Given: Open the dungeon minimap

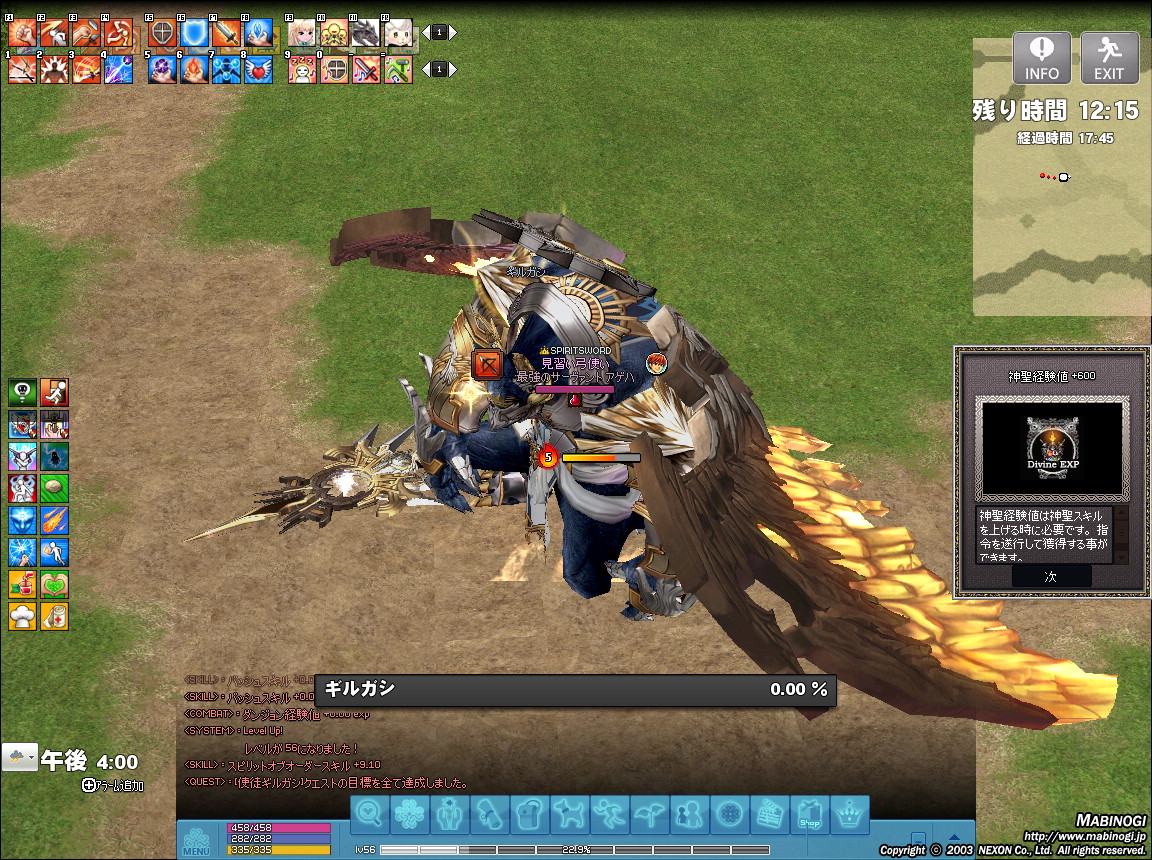Looking at the screenshot, I should tap(1061, 230).
